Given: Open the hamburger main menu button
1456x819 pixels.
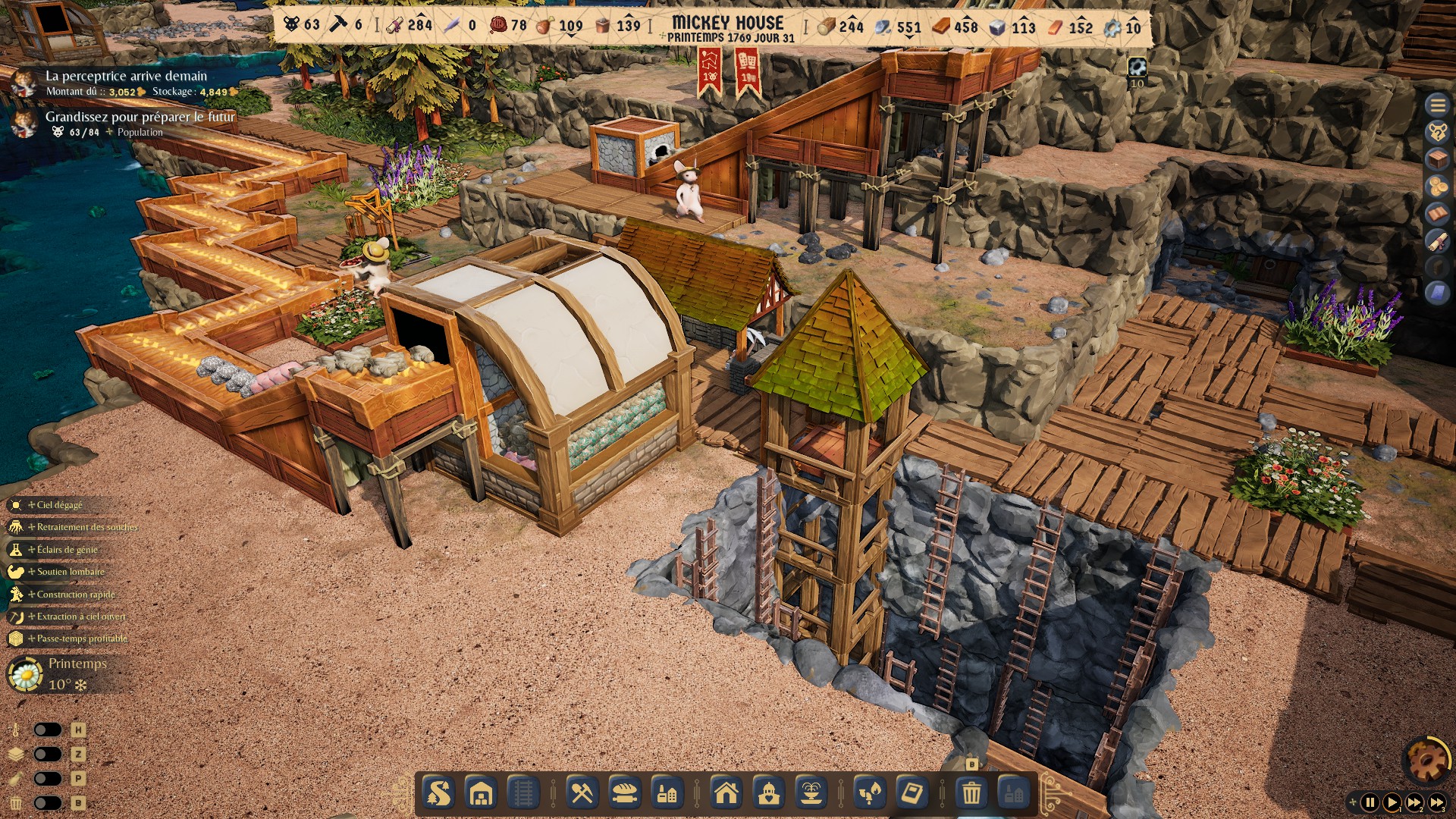Looking at the screenshot, I should (1437, 105).
